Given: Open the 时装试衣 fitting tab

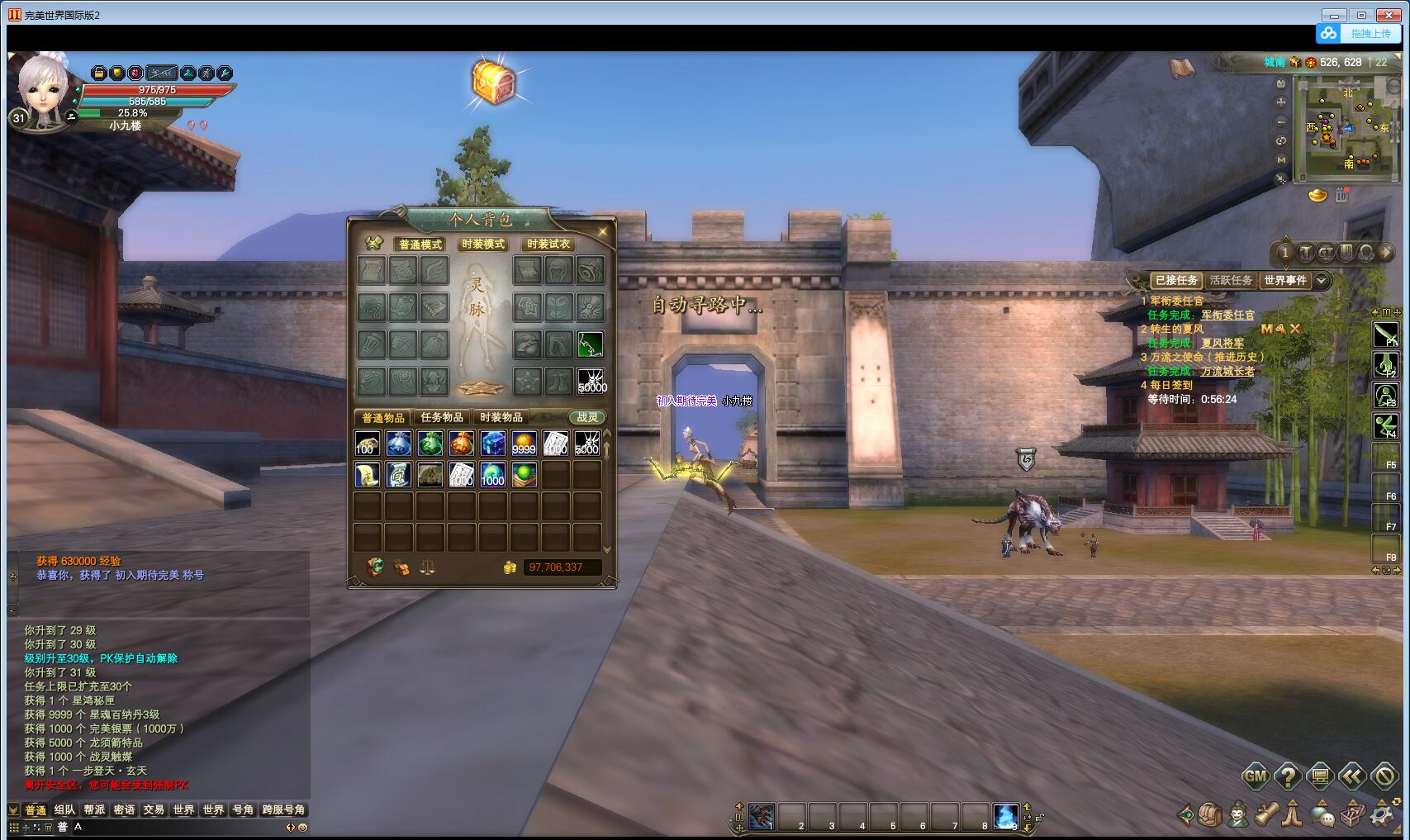Looking at the screenshot, I should pyautogui.click(x=548, y=244).
